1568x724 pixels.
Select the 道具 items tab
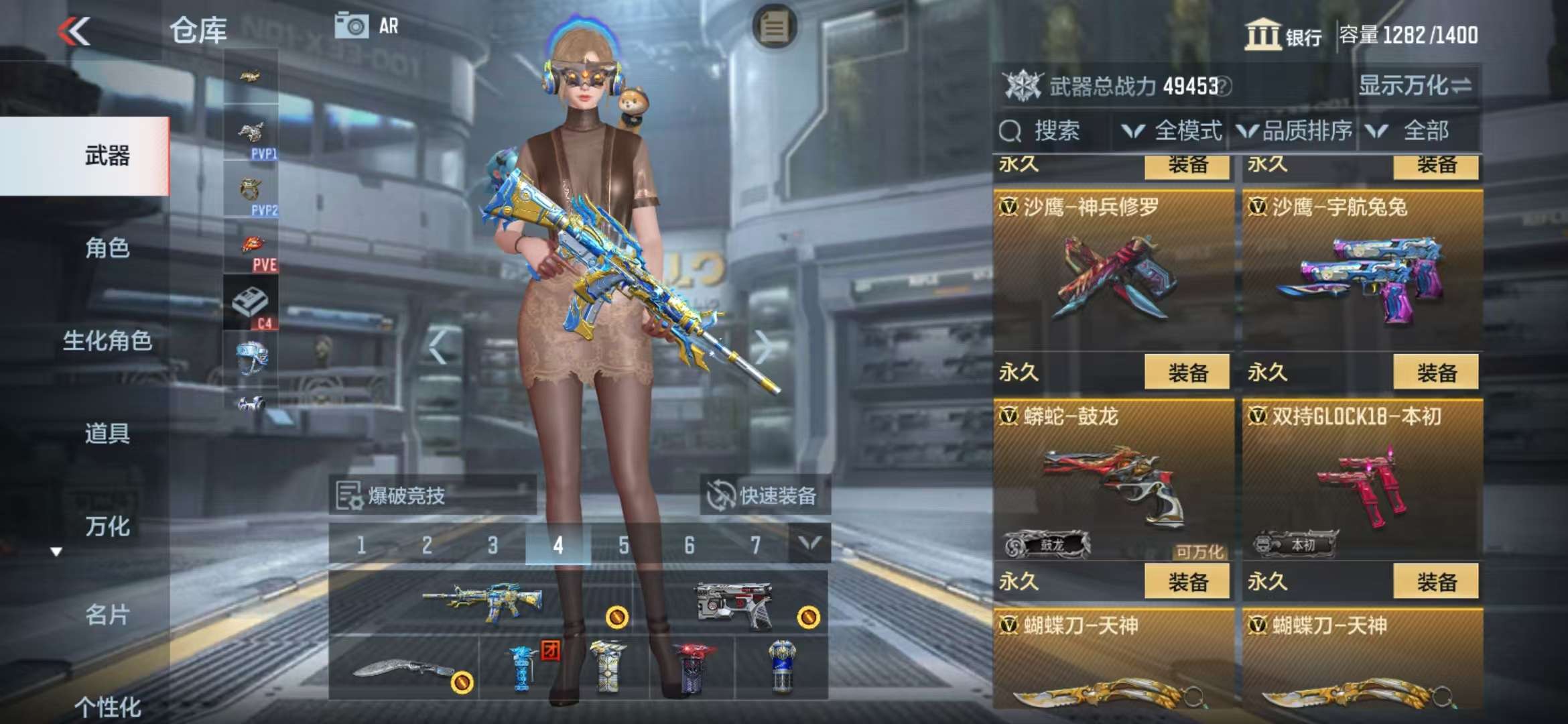pos(107,433)
